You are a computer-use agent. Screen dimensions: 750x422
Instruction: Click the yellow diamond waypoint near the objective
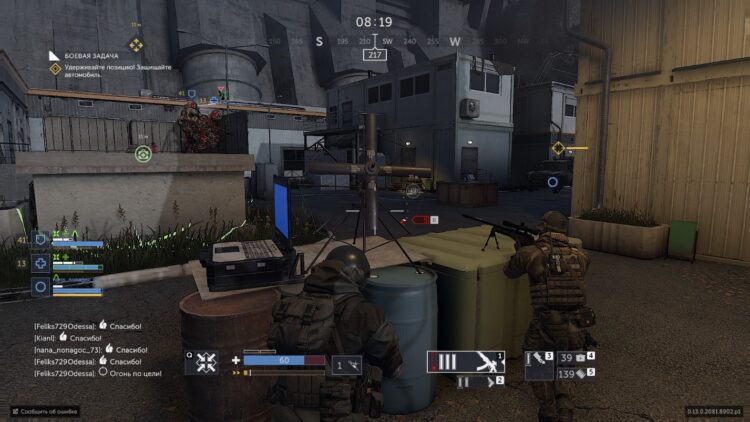558,148
